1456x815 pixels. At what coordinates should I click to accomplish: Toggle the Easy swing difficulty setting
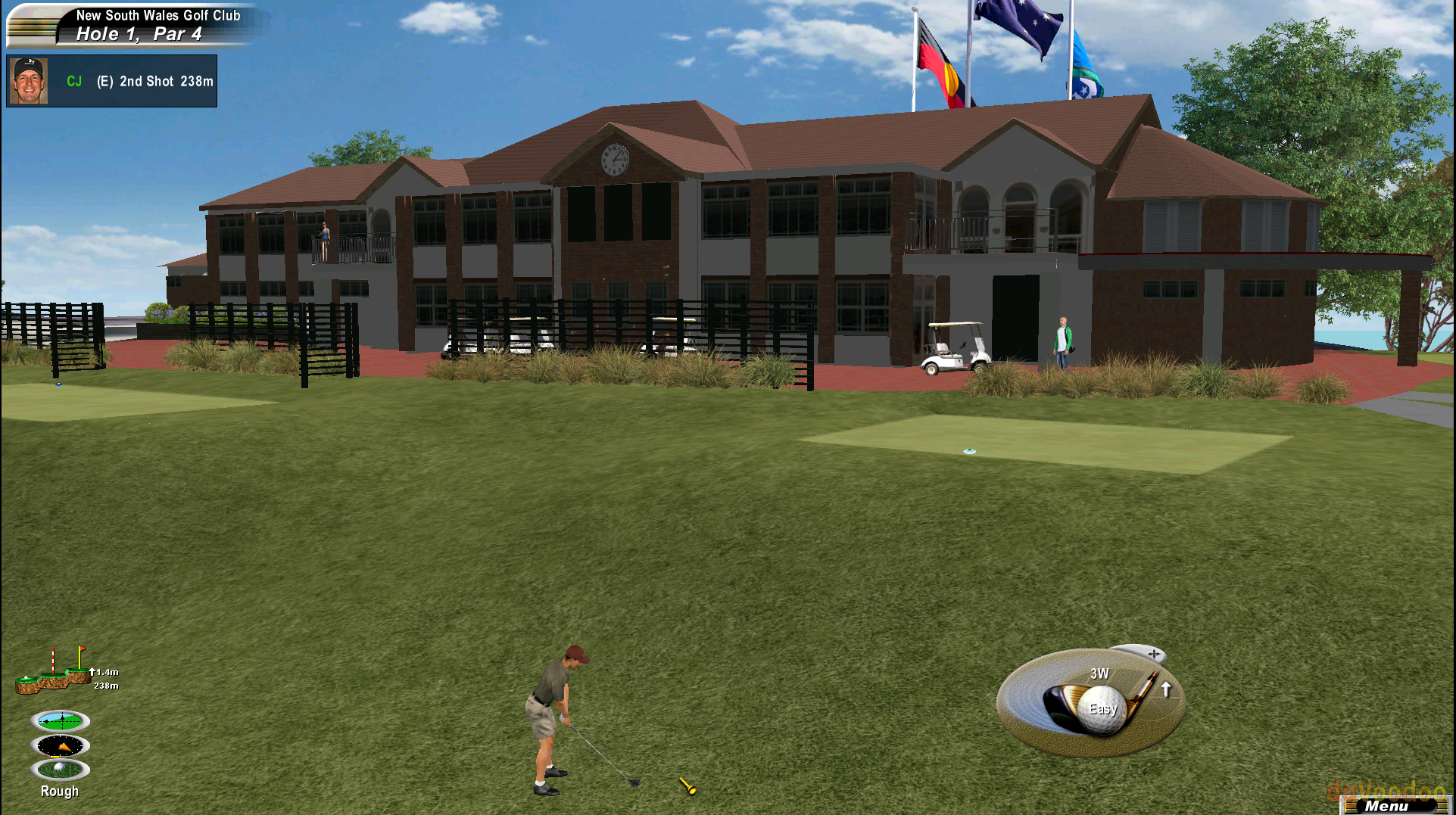1102,709
